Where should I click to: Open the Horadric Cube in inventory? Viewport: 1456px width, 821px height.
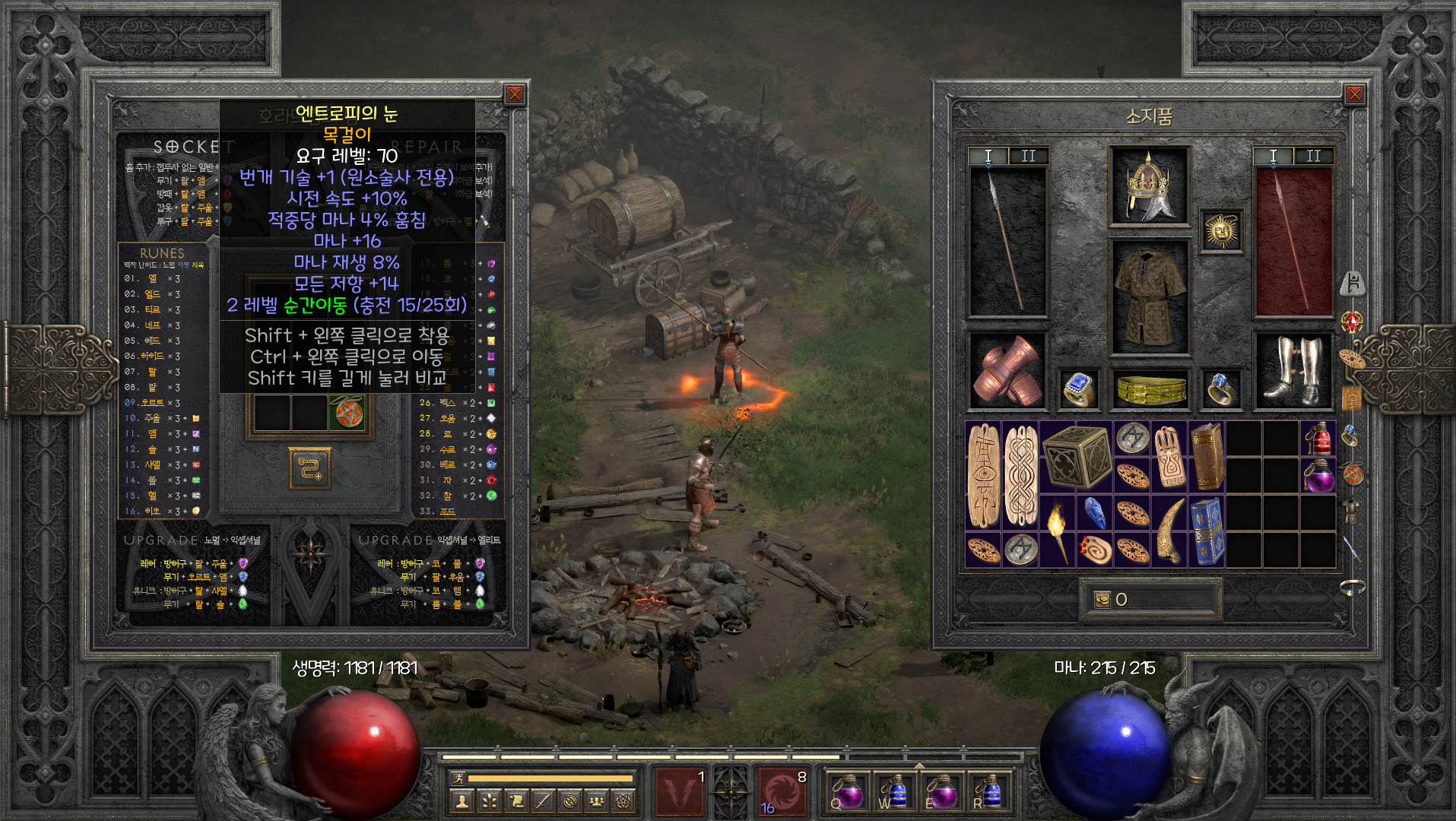pyautogui.click(x=1077, y=456)
